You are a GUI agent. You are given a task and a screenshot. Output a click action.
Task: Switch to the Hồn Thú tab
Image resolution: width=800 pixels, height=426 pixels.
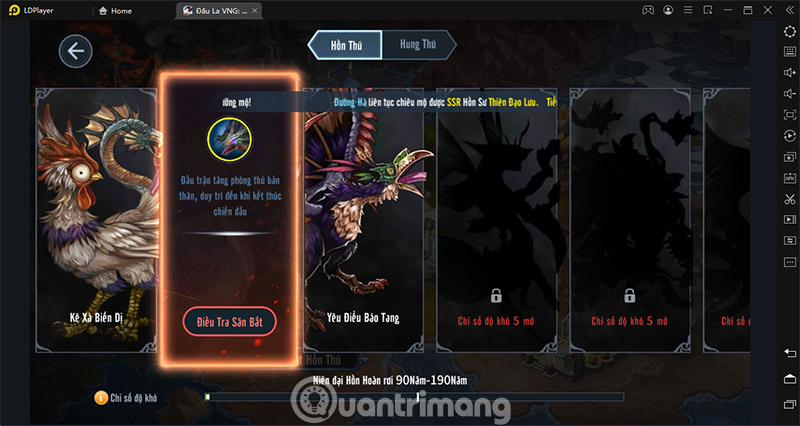click(x=346, y=45)
